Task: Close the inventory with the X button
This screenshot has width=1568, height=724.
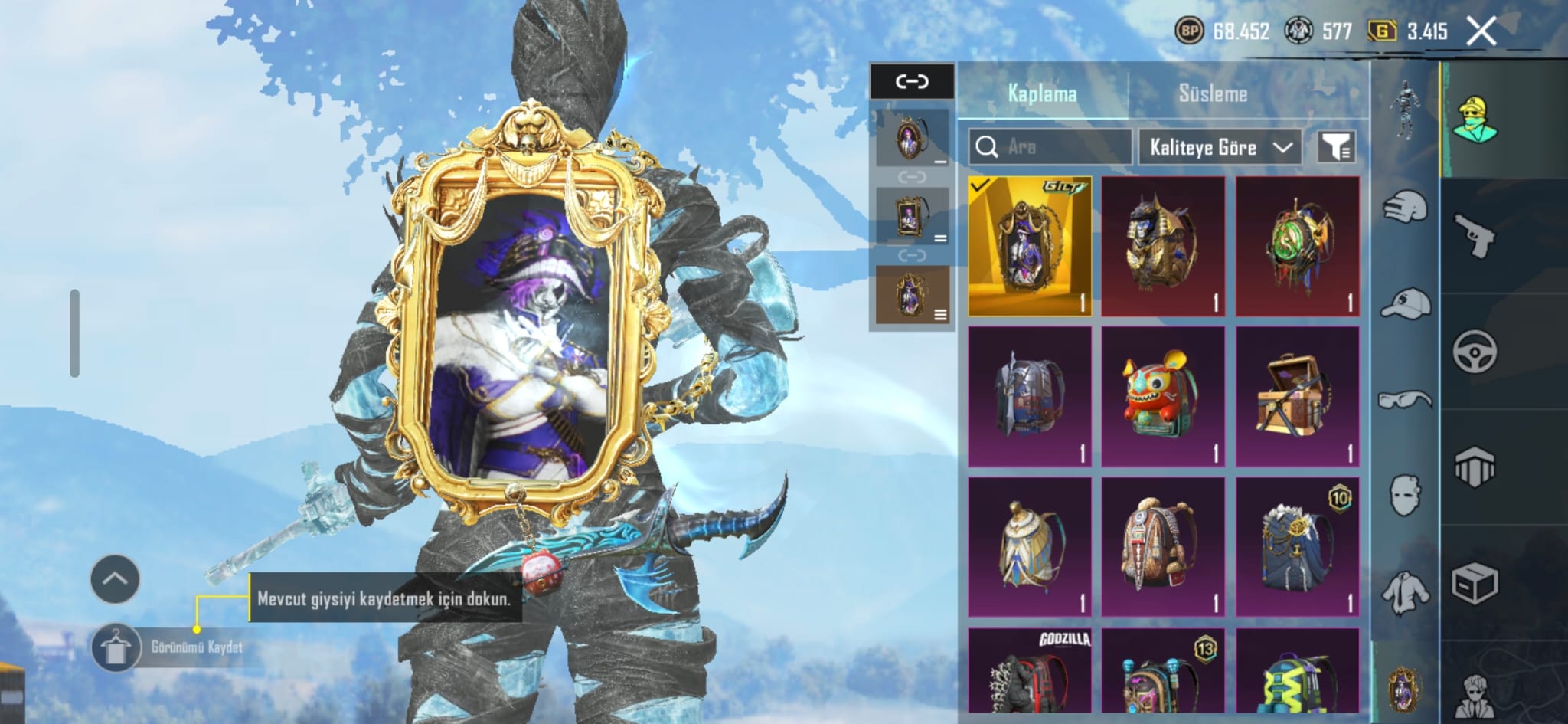Action: coord(1481,31)
